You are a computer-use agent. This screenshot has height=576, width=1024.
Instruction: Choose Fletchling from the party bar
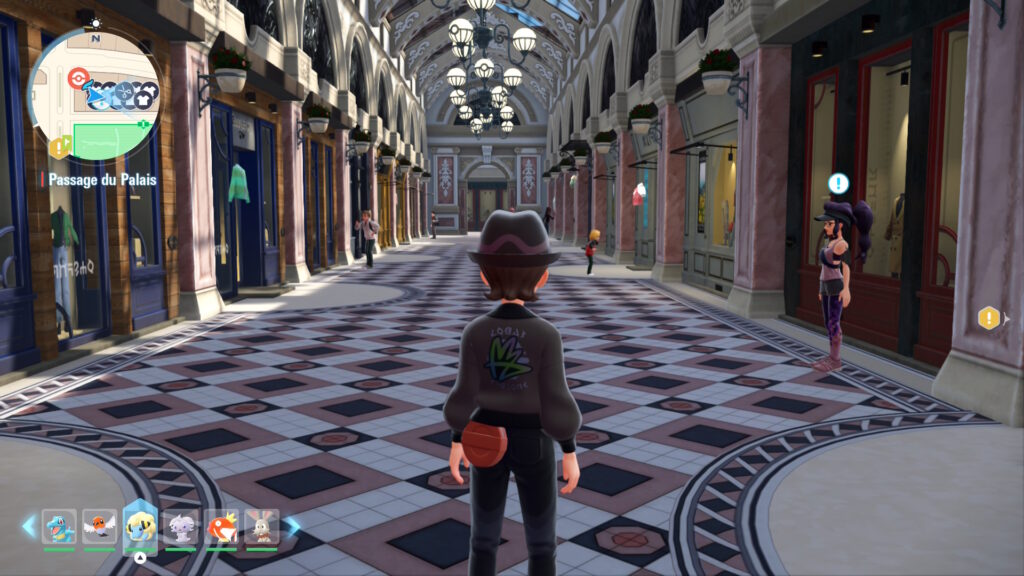tap(99, 526)
